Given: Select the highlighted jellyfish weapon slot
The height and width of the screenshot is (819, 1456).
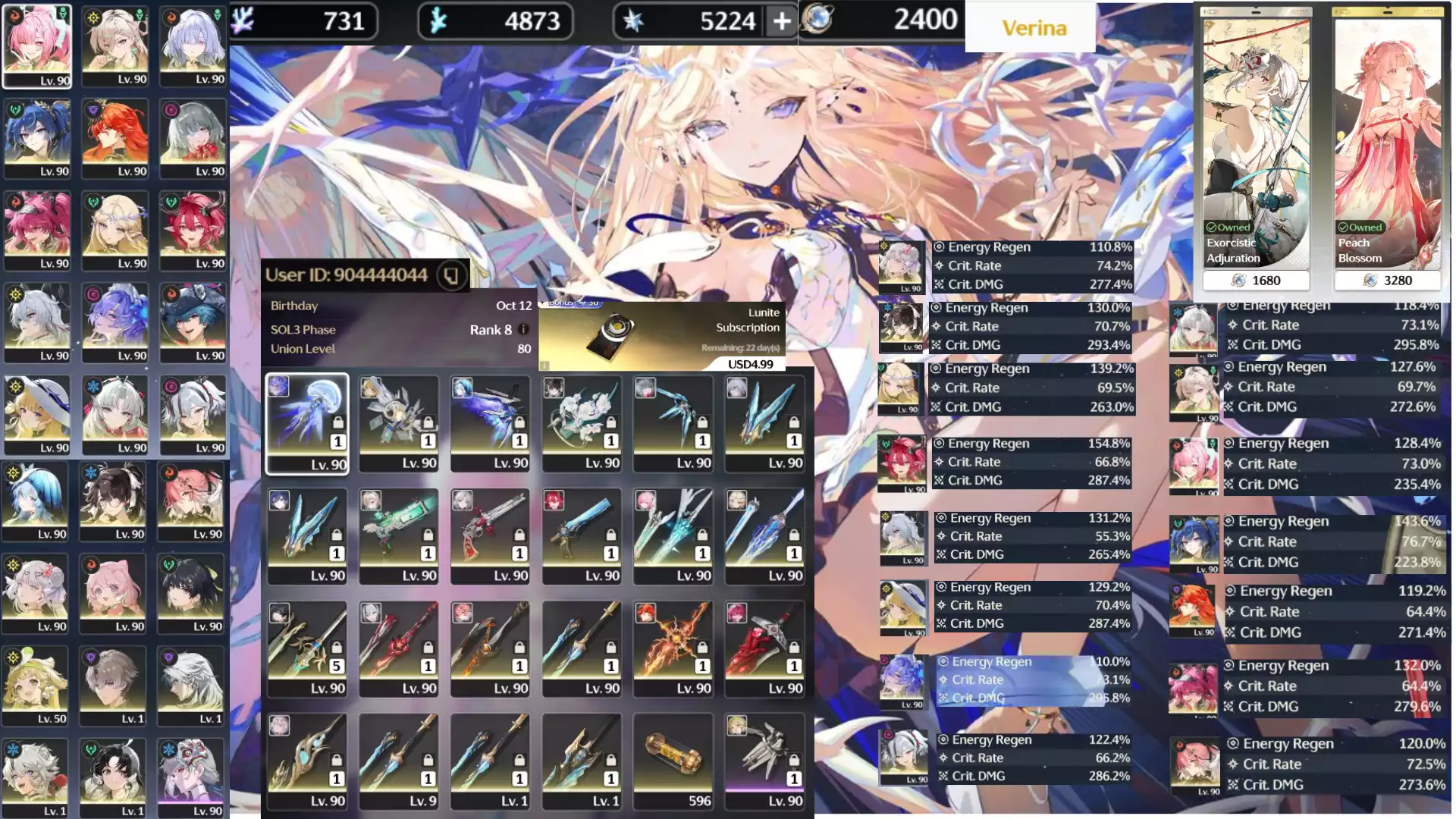Looking at the screenshot, I should [307, 424].
